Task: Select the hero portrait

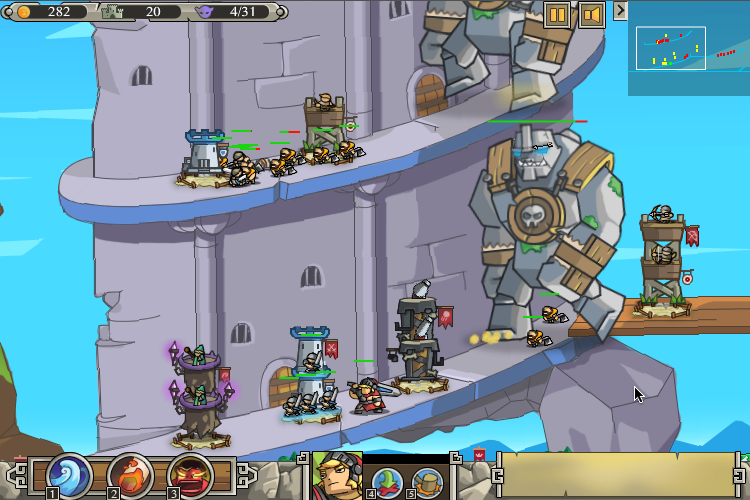Action: pyautogui.click(x=337, y=476)
